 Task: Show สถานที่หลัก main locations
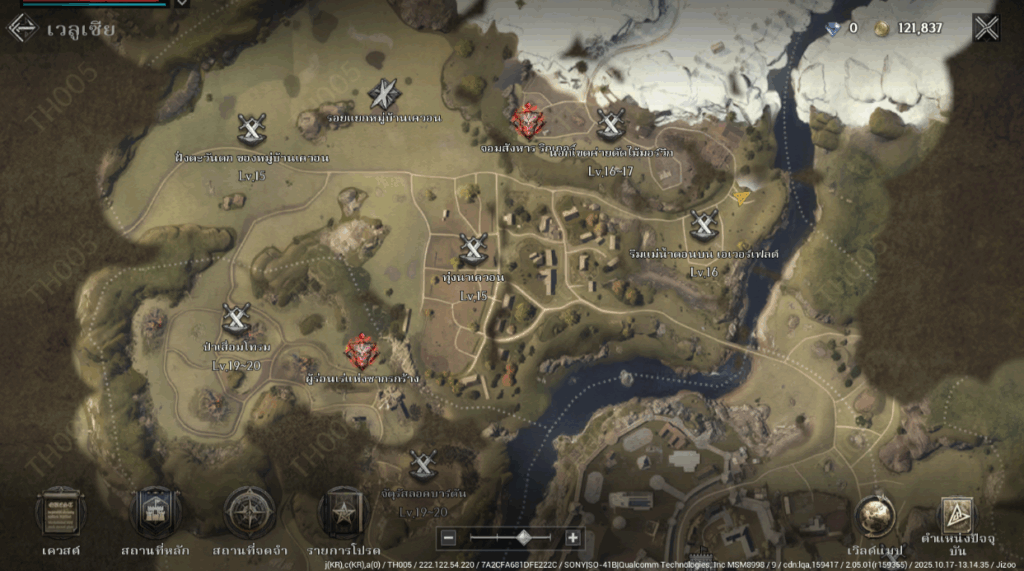coord(156,512)
